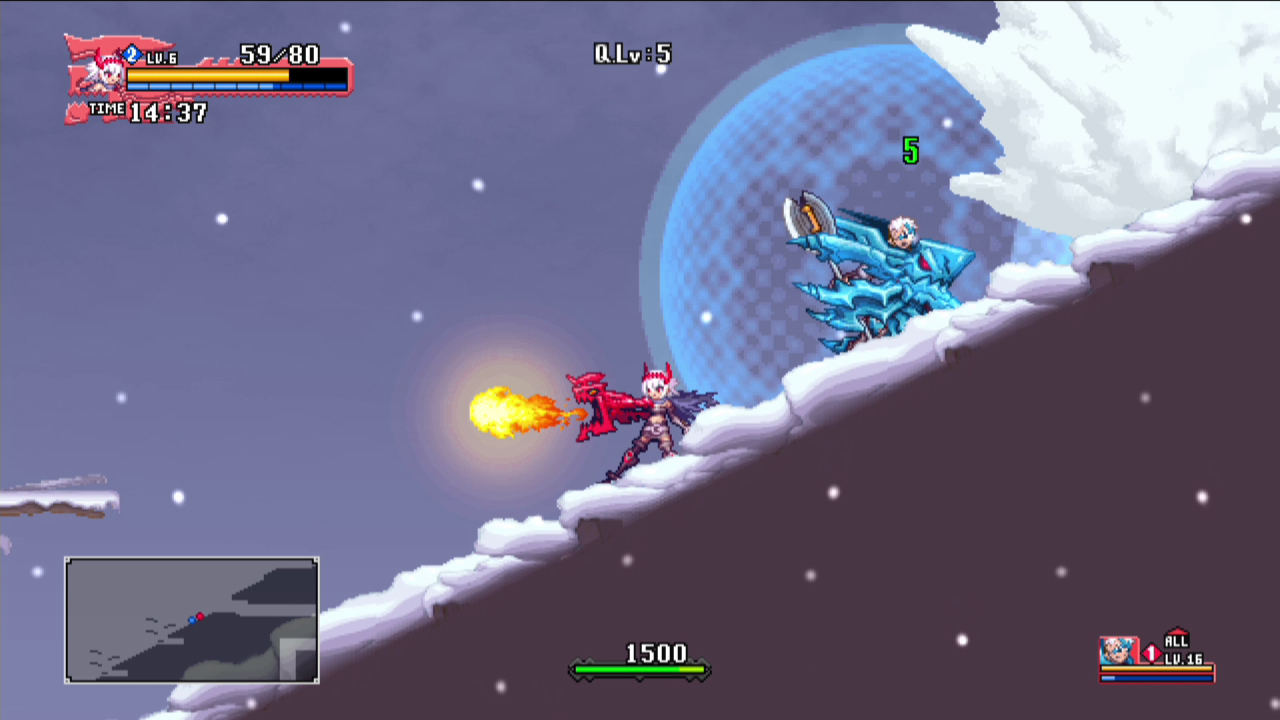
Task: Expand the minimap in the bottom left corner
Action: click(x=192, y=619)
